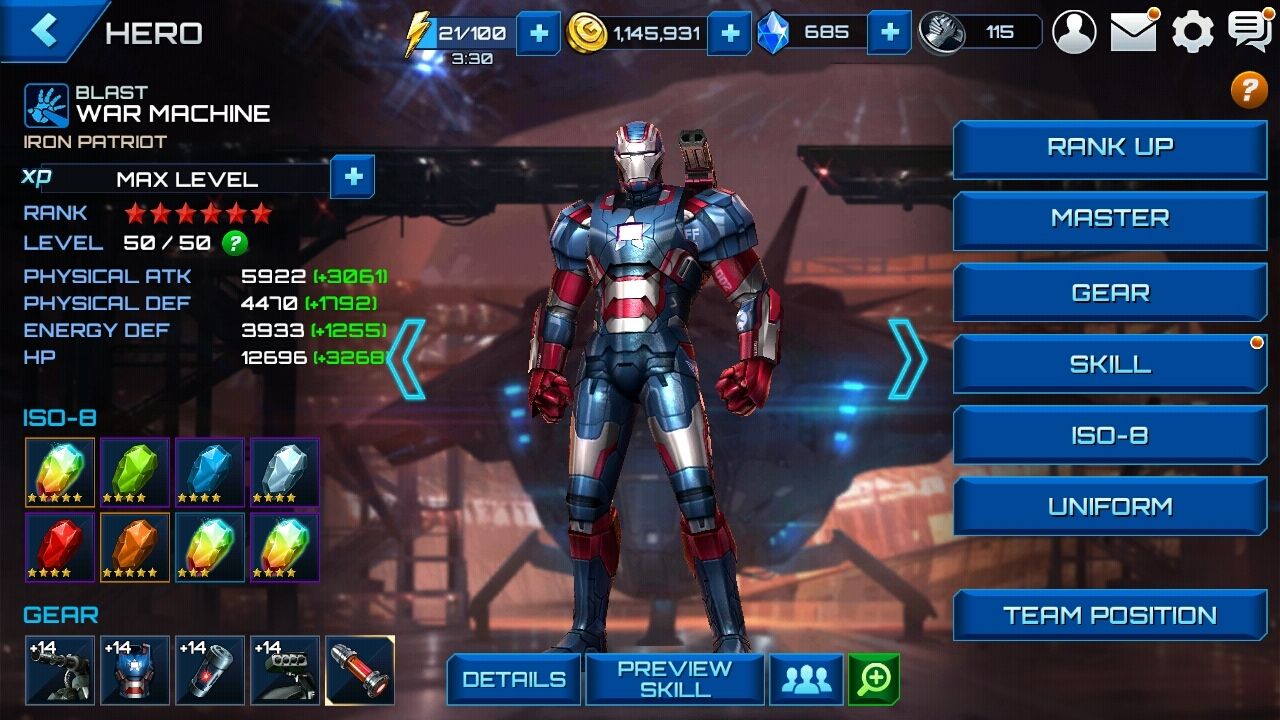Image resolution: width=1280 pixels, height=720 pixels.
Task: Open the settings gear icon
Action: pos(1192,32)
